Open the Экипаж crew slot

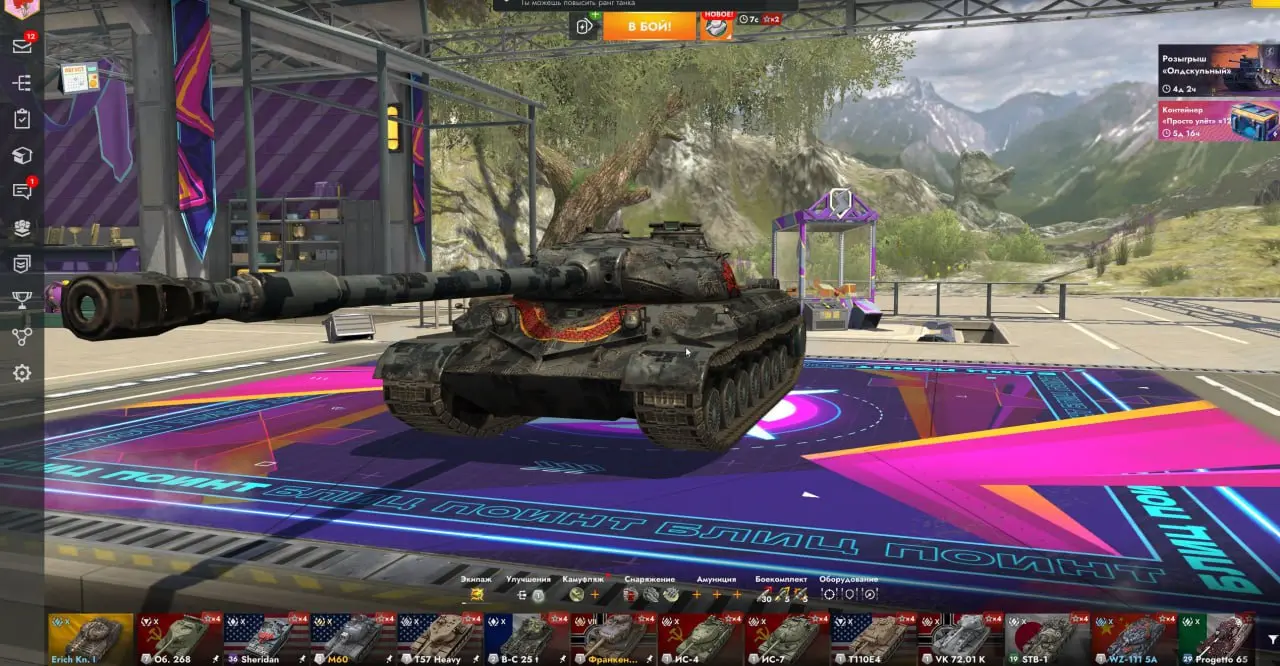pyautogui.click(x=477, y=594)
